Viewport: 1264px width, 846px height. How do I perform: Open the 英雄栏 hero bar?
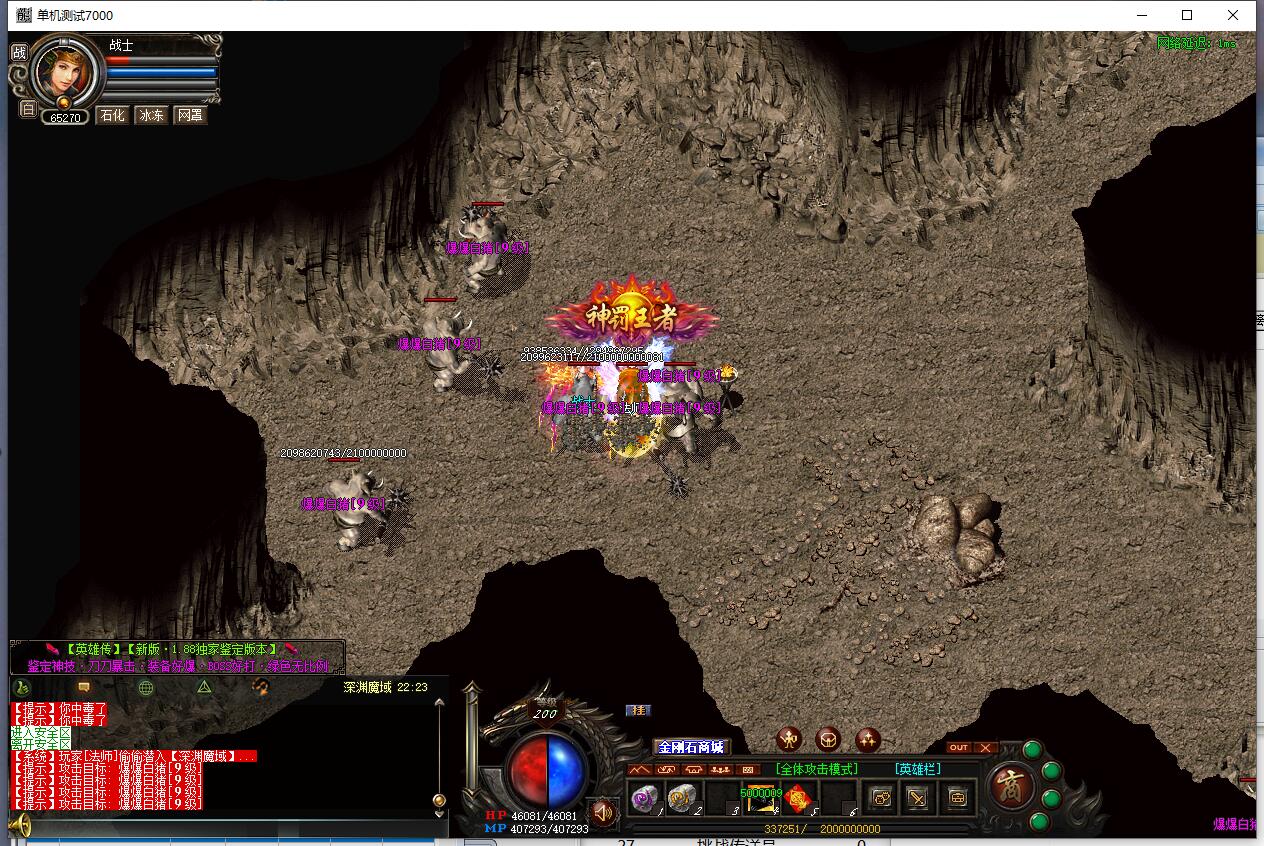click(x=918, y=769)
